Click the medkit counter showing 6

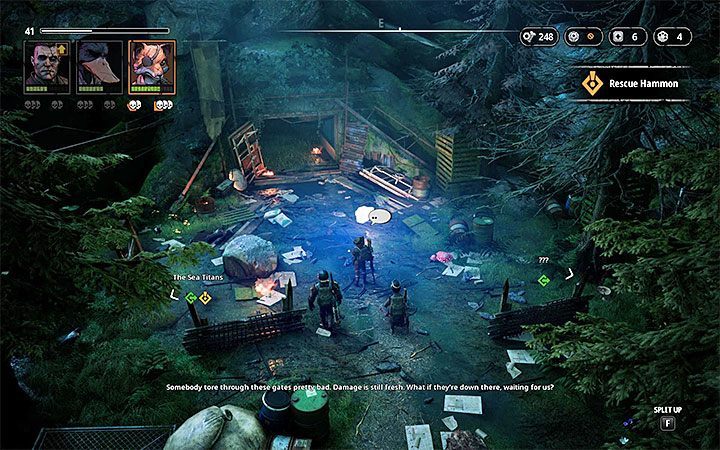pos(628,37)
